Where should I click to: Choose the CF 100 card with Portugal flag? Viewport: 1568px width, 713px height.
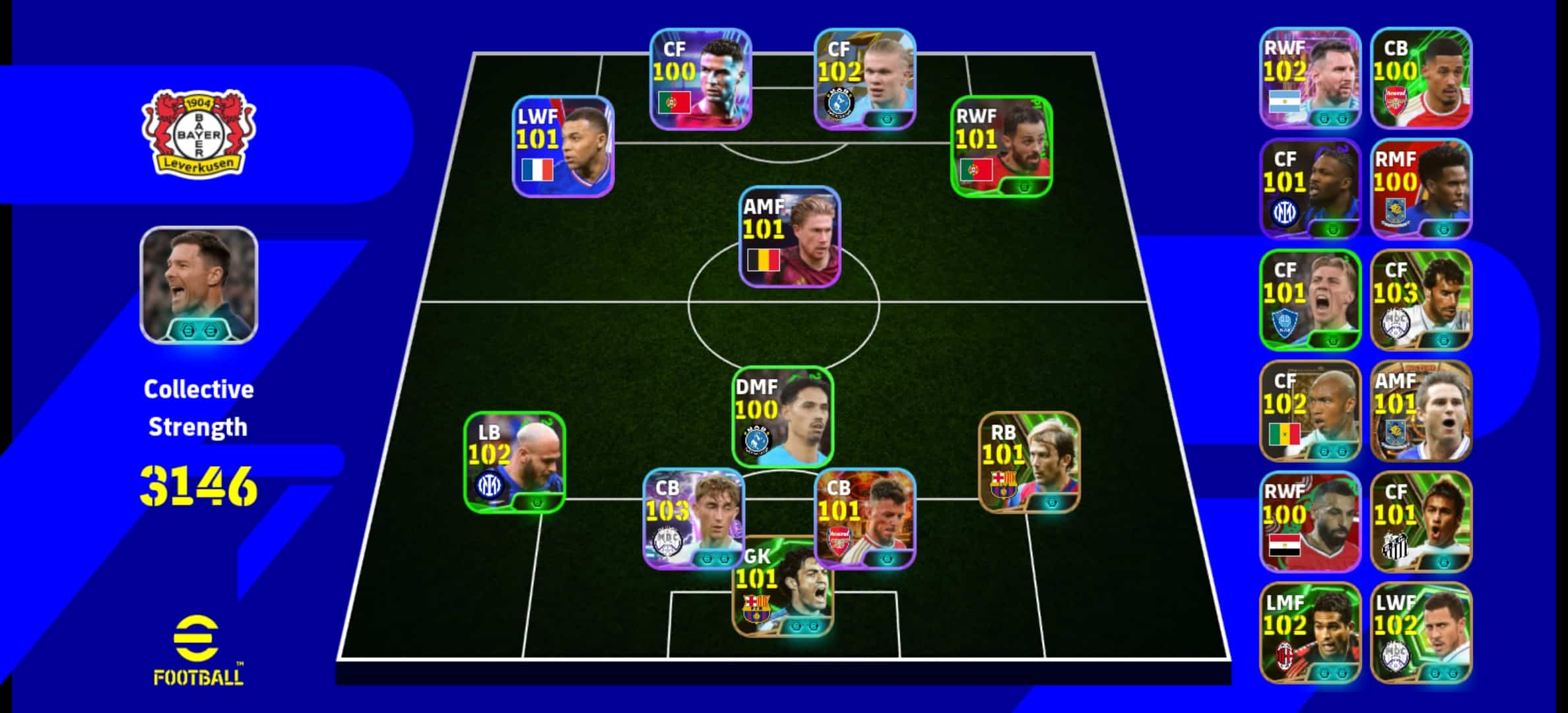[x=700, y=79]
